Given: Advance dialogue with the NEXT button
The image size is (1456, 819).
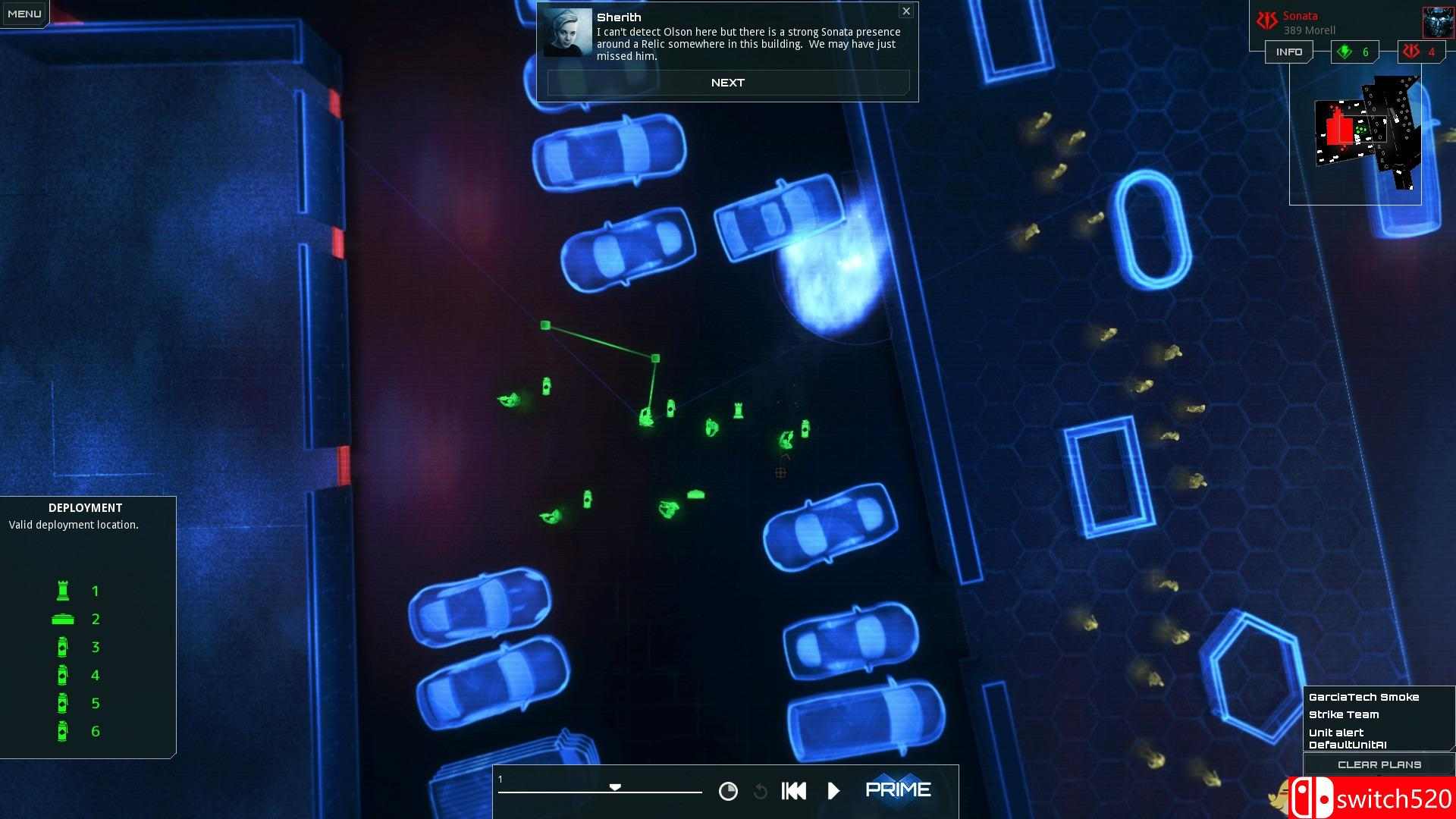Looking at the screenshot, I should tap(727, 82).
